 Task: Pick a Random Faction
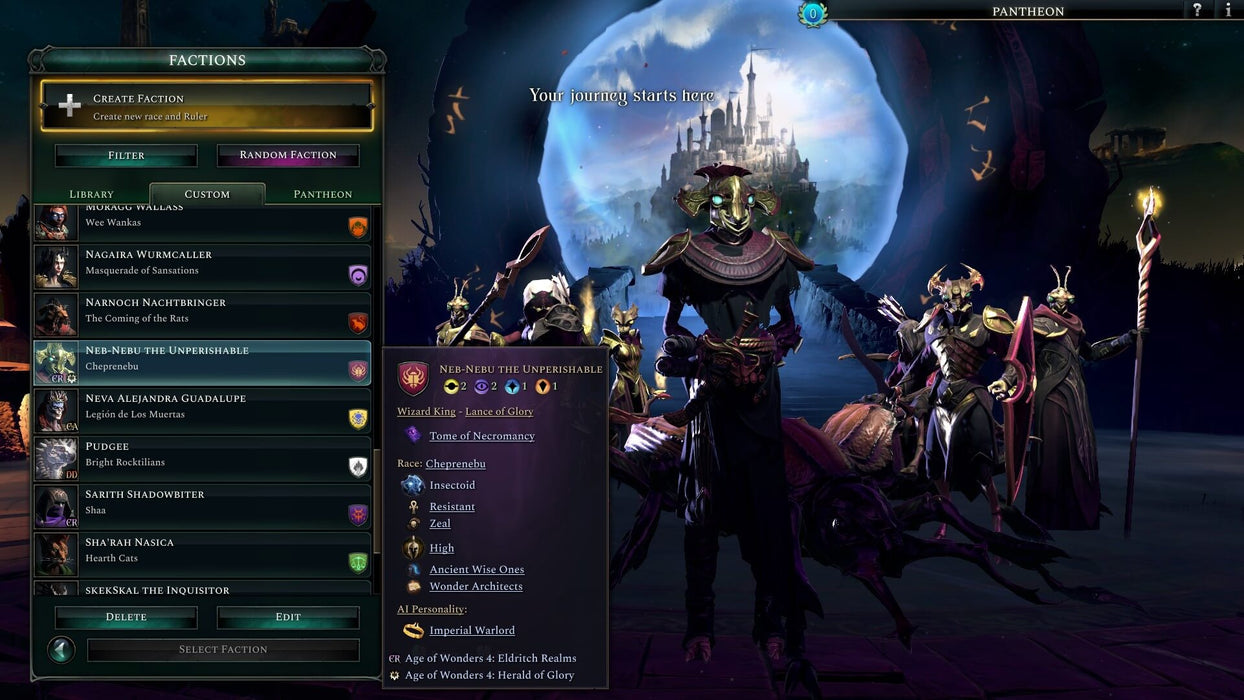[x=288, y=155]
